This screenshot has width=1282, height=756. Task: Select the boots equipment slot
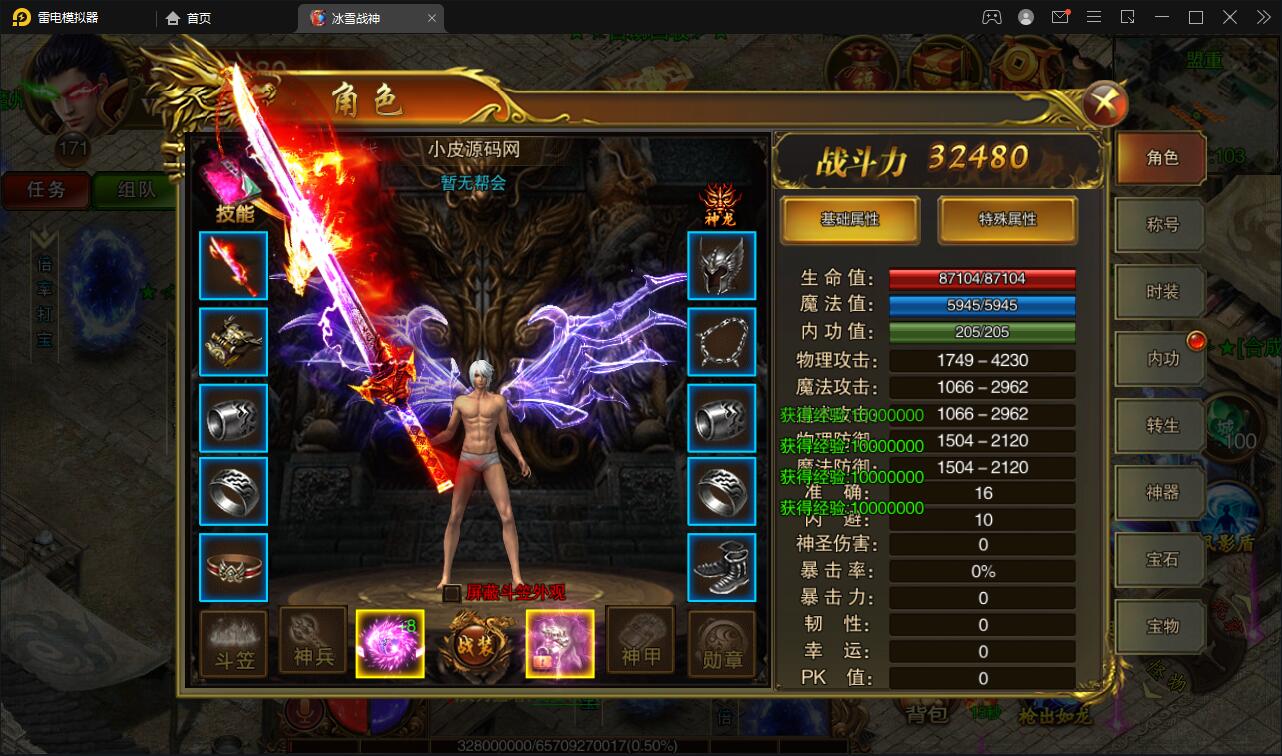pos(722,567)
